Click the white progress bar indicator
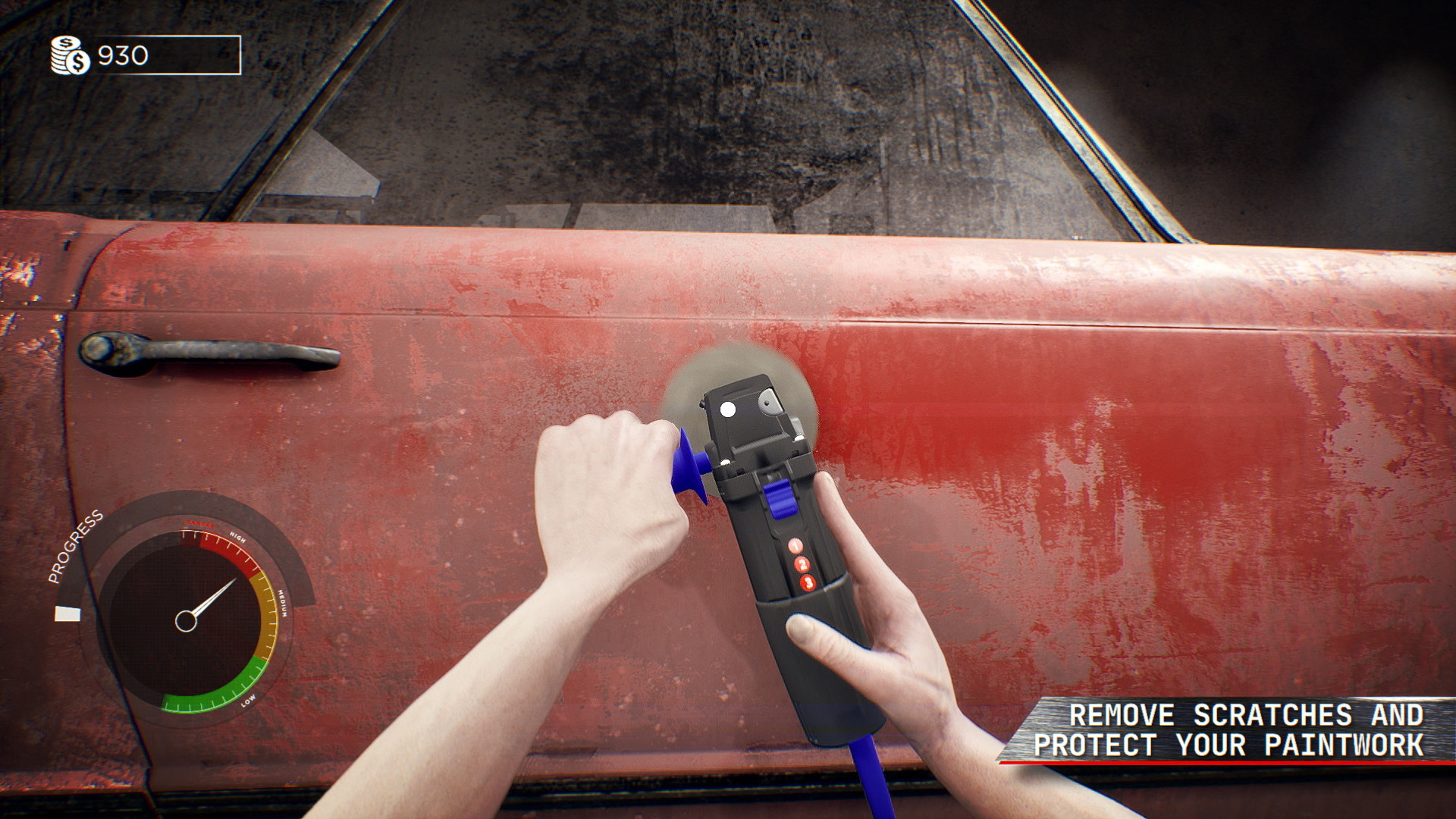Image resolution: width=1456 pixels, height=819 pixels. 67,613
